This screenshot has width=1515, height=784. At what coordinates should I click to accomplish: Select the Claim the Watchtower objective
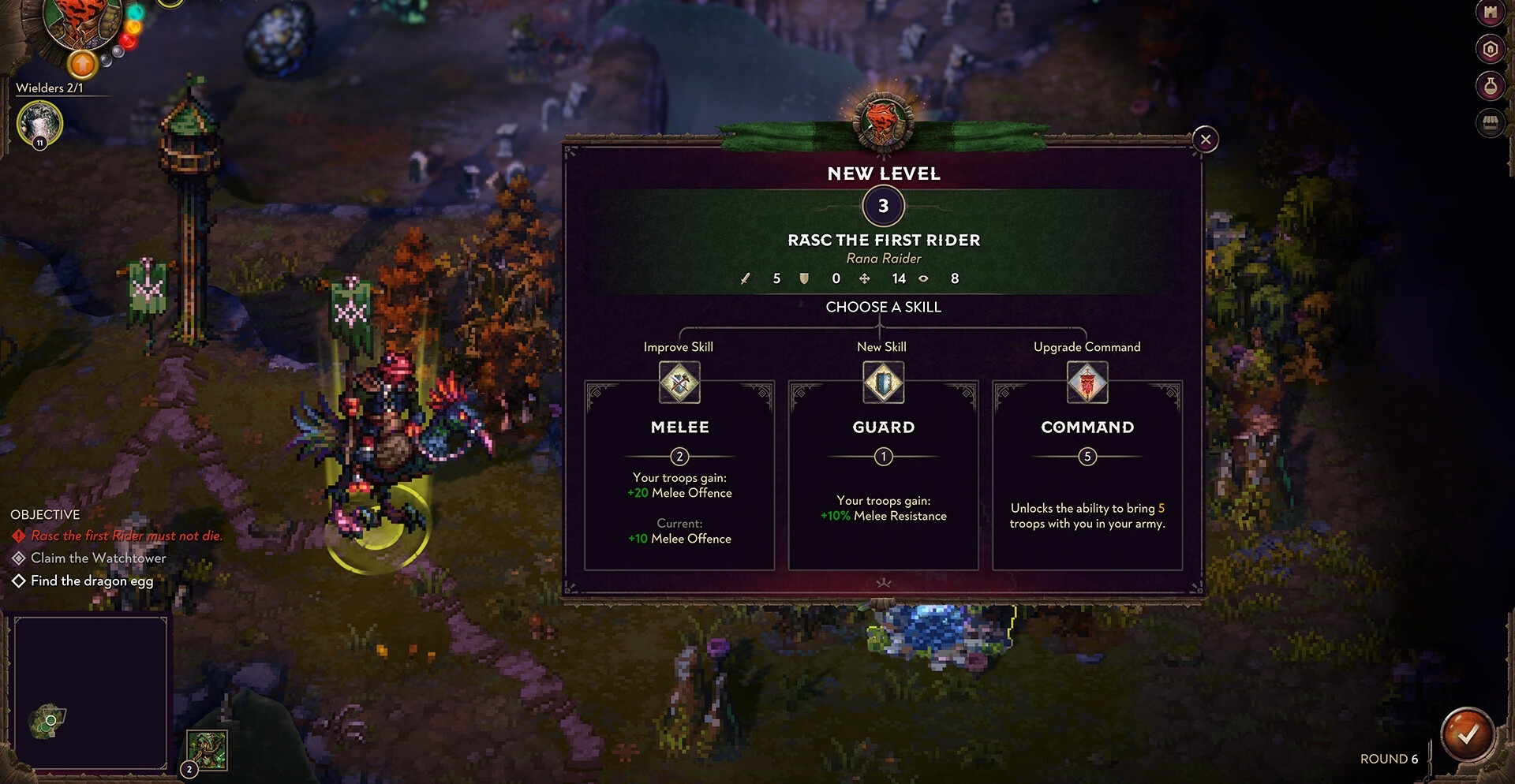pyautogui.click(x=98, y=558)
